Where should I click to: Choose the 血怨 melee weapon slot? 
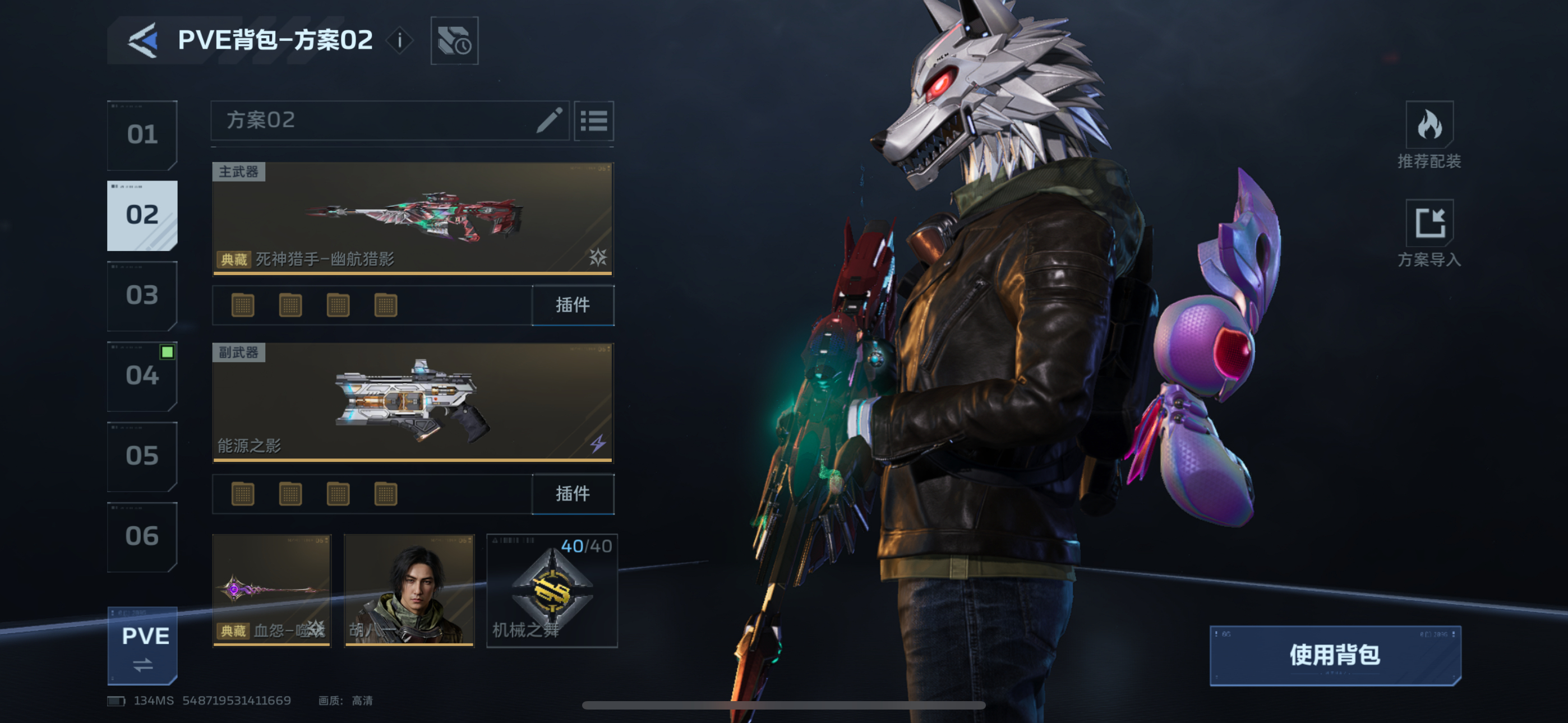271,590
